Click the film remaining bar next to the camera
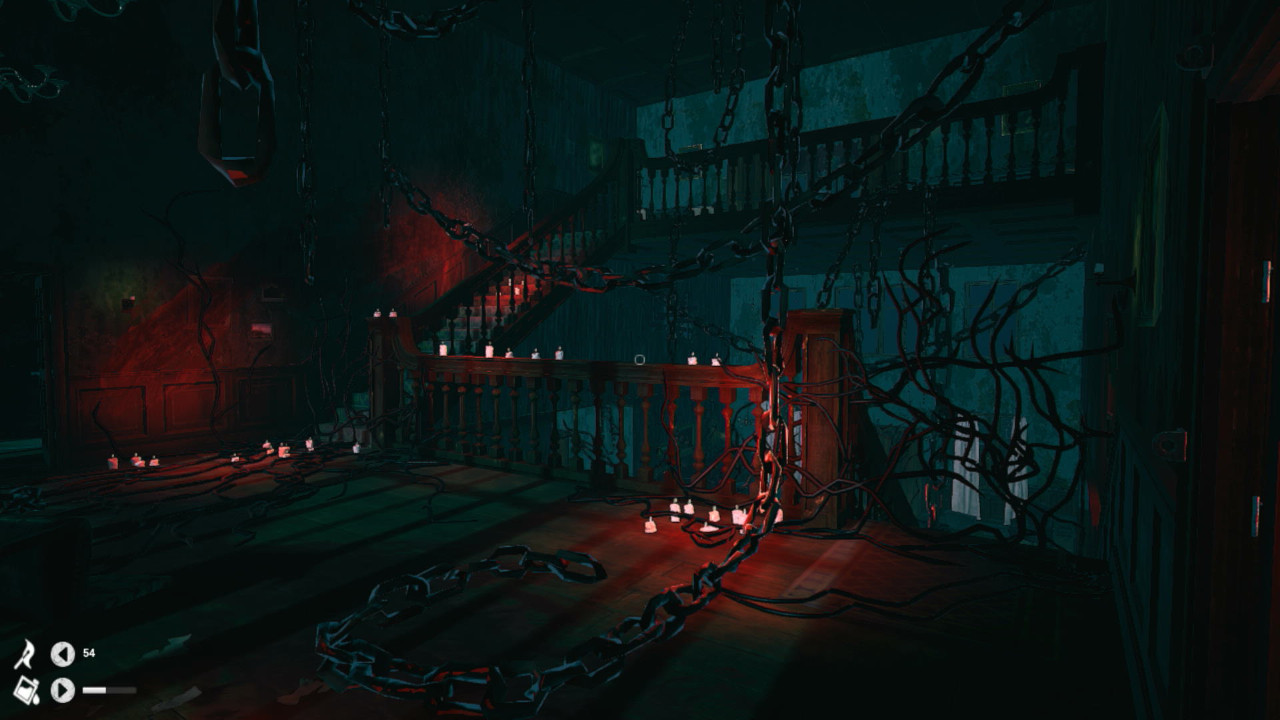The width and height of the screenshot is (1280, 720). (108, 691)
